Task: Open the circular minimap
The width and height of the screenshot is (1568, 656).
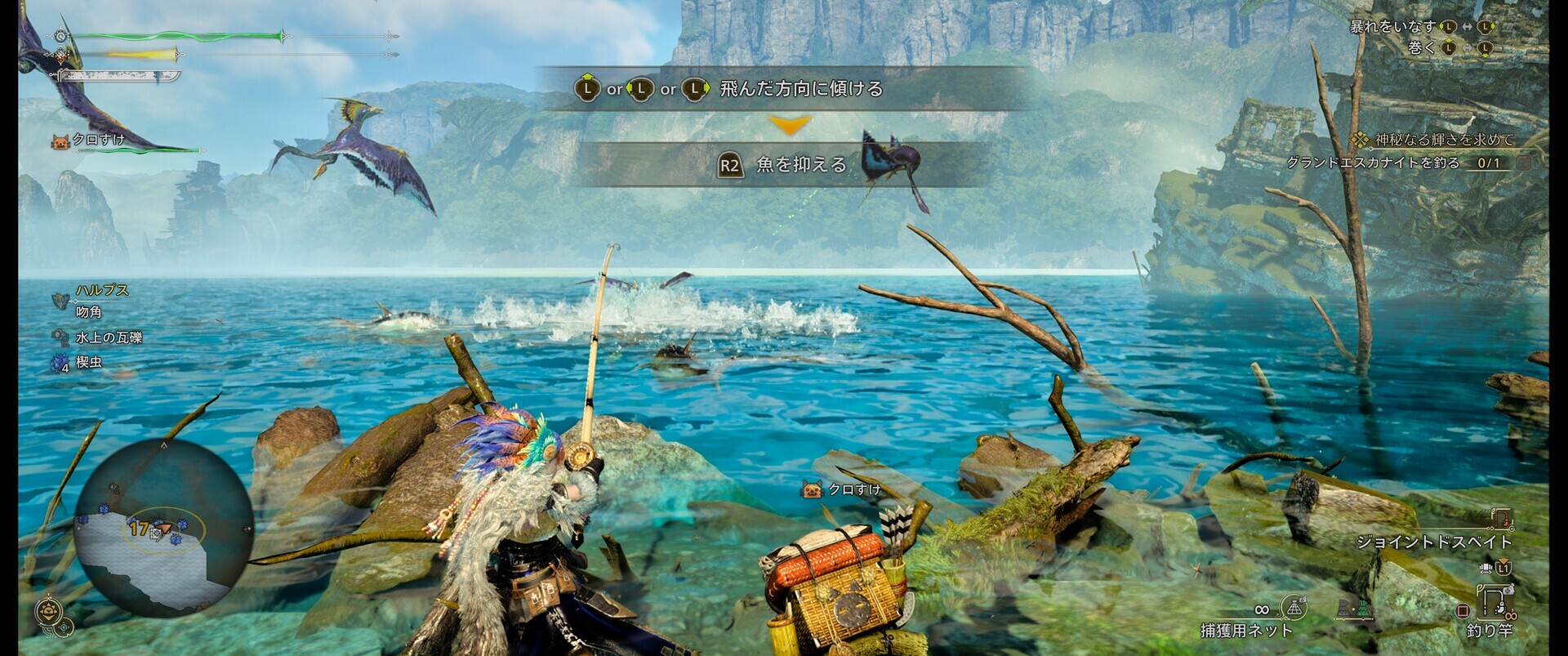Action: click(163, 527)
